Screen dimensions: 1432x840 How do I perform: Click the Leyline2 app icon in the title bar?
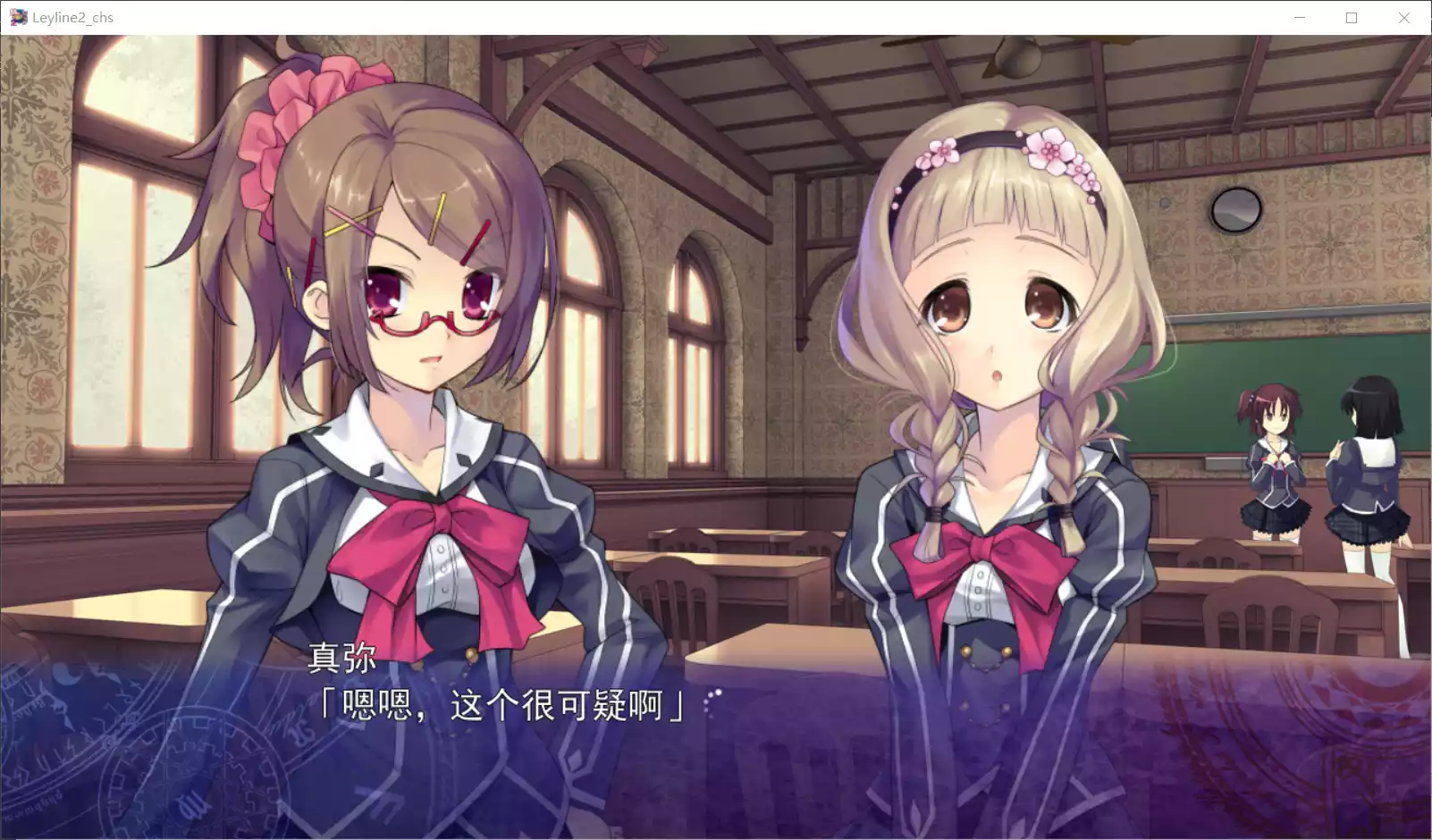(x=16, y=16)
